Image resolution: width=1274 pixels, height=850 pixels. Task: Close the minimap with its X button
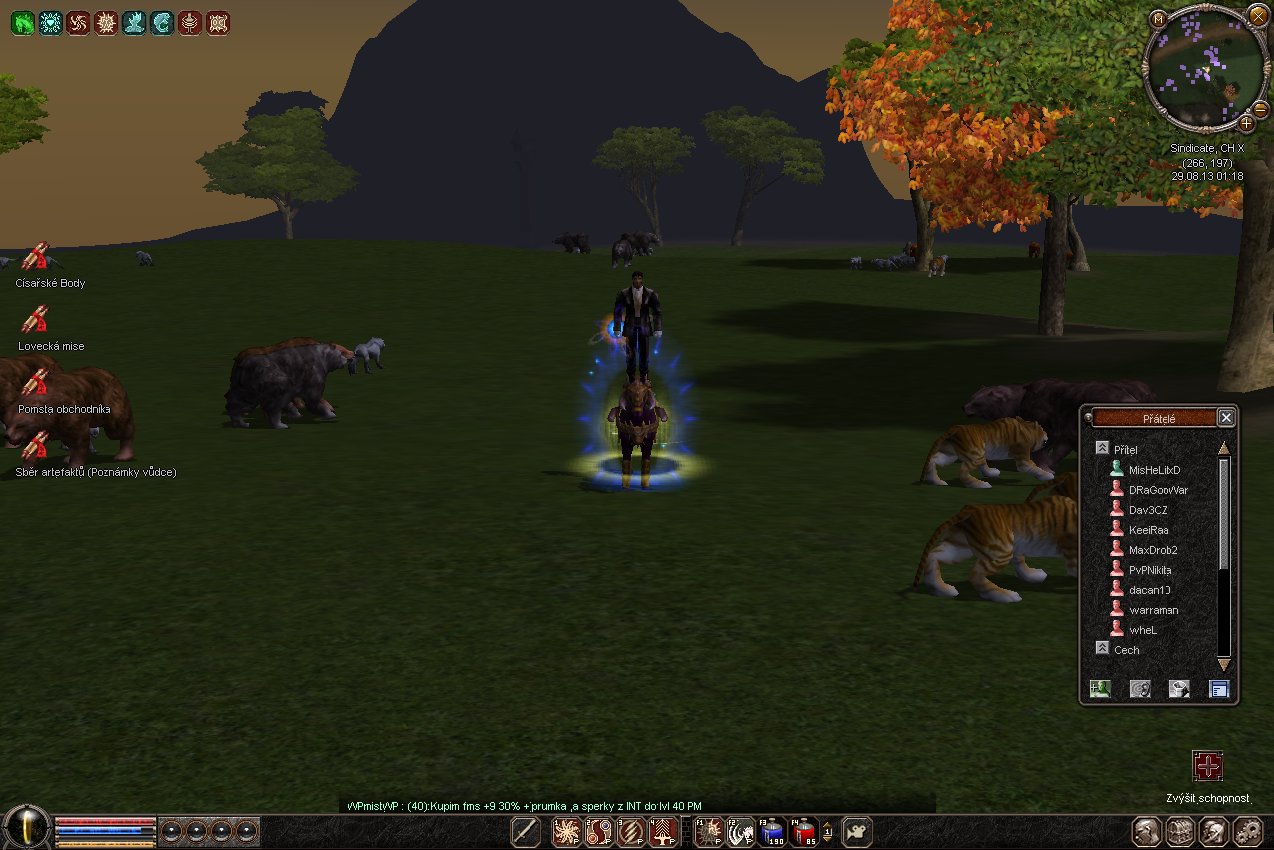pyautogui.click(x=1256, y=14)
